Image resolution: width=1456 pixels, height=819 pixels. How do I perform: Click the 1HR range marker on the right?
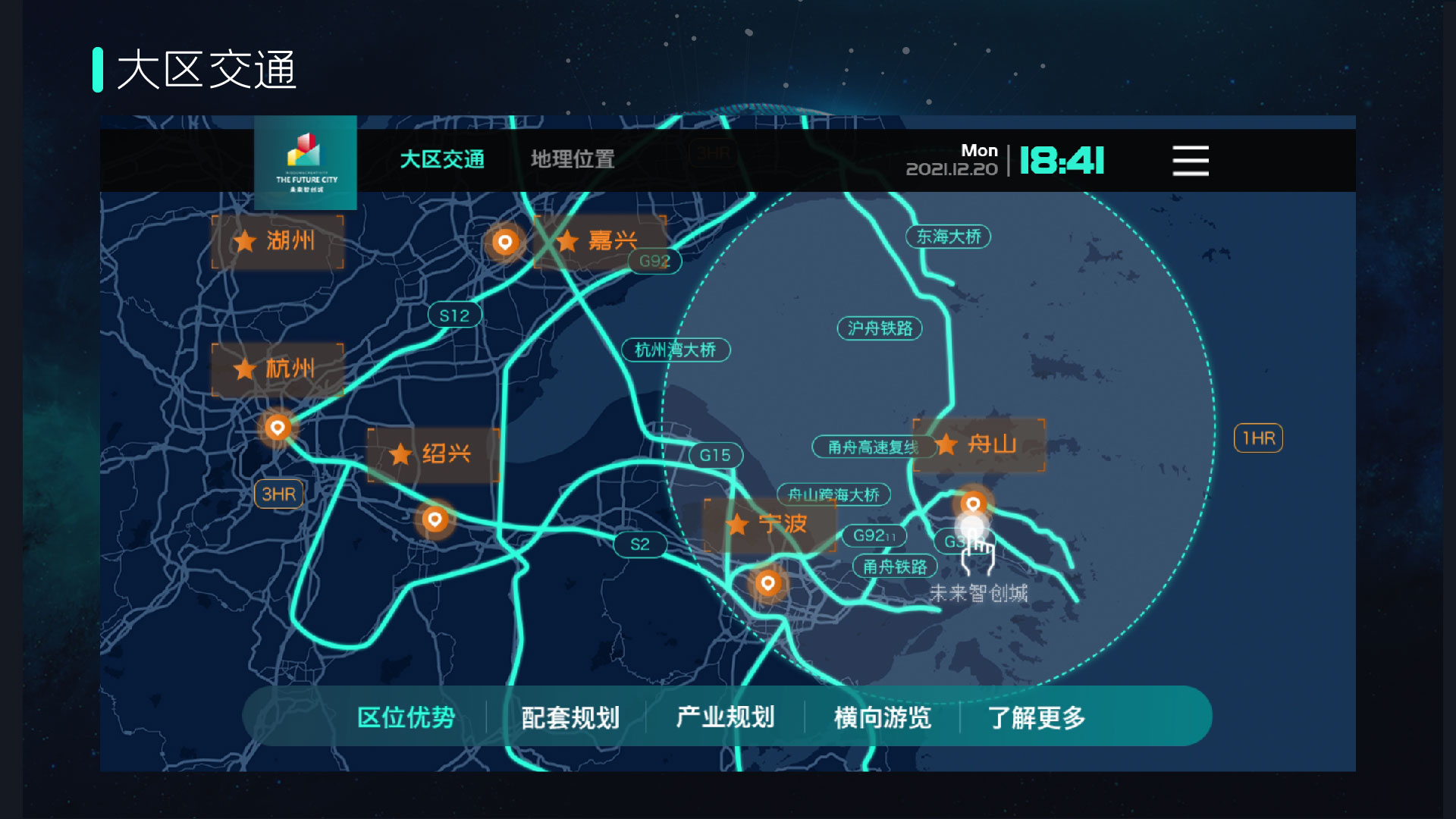1258,438
